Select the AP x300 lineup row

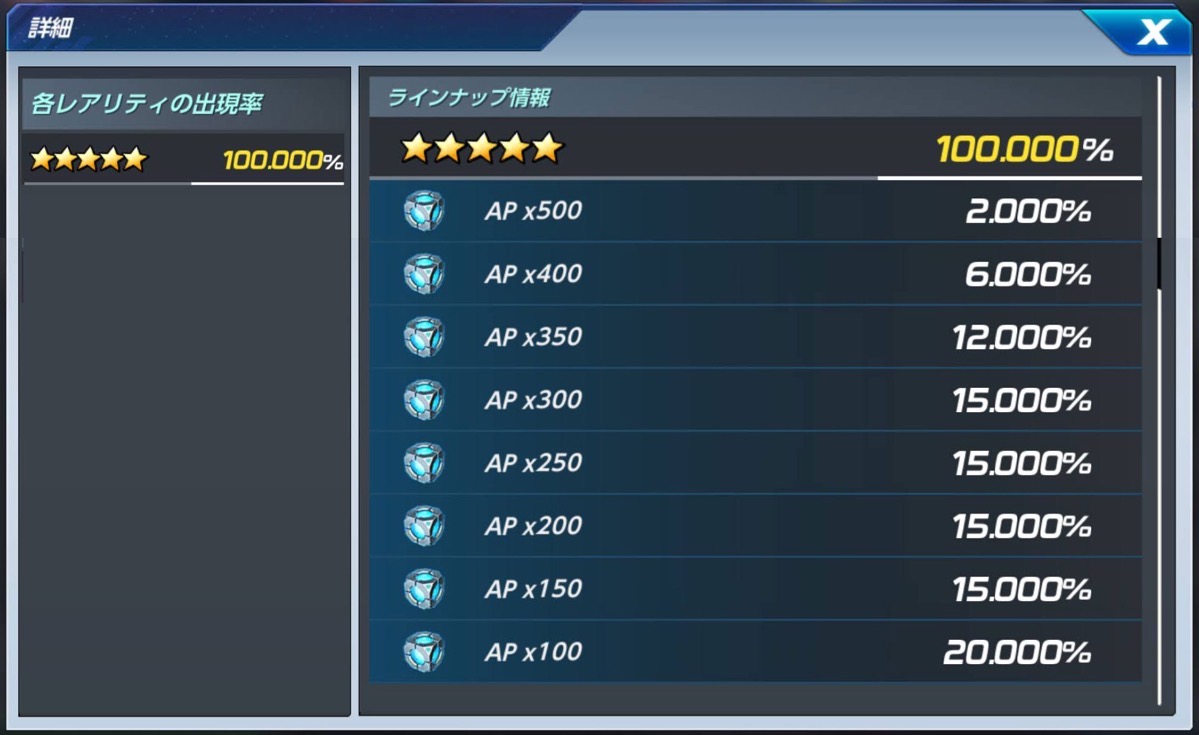click(x=755, y=401)
